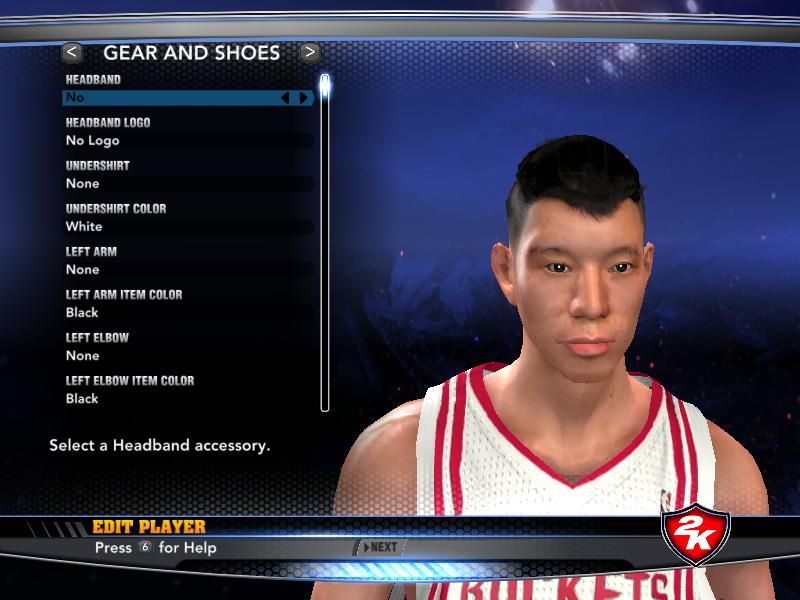Click the Next button in bottom bar

pos(380,547)
